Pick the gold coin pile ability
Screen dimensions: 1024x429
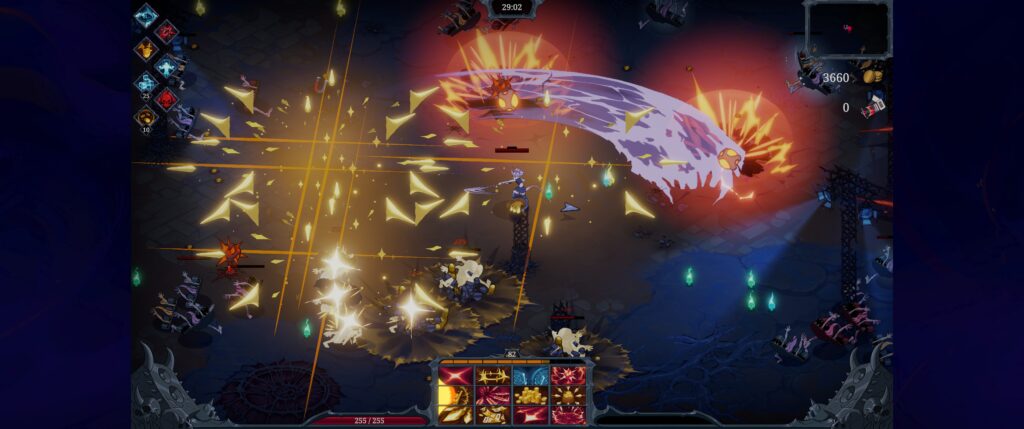[530, 395]
